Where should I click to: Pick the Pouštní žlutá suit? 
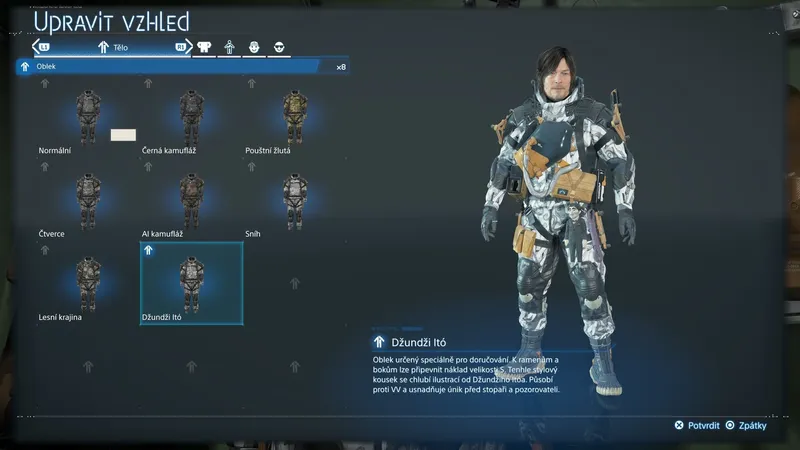click(x=294, y=118)
